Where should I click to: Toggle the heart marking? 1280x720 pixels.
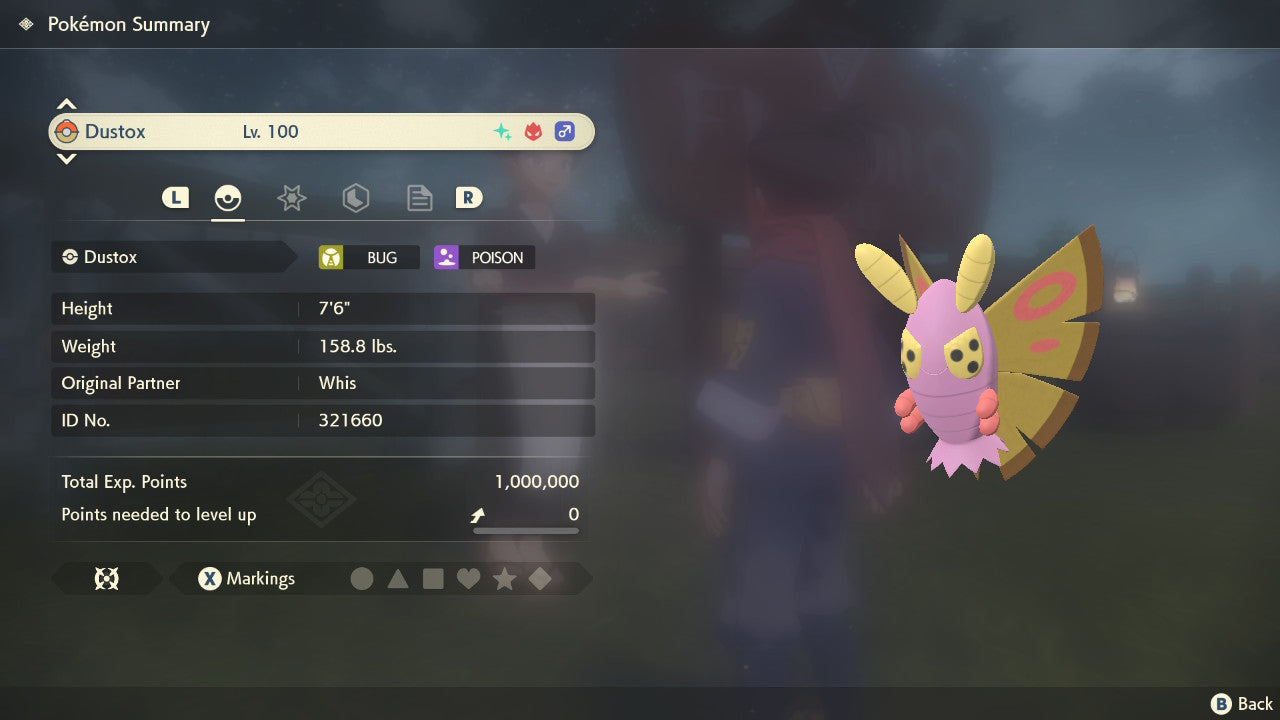click(468, 579)
